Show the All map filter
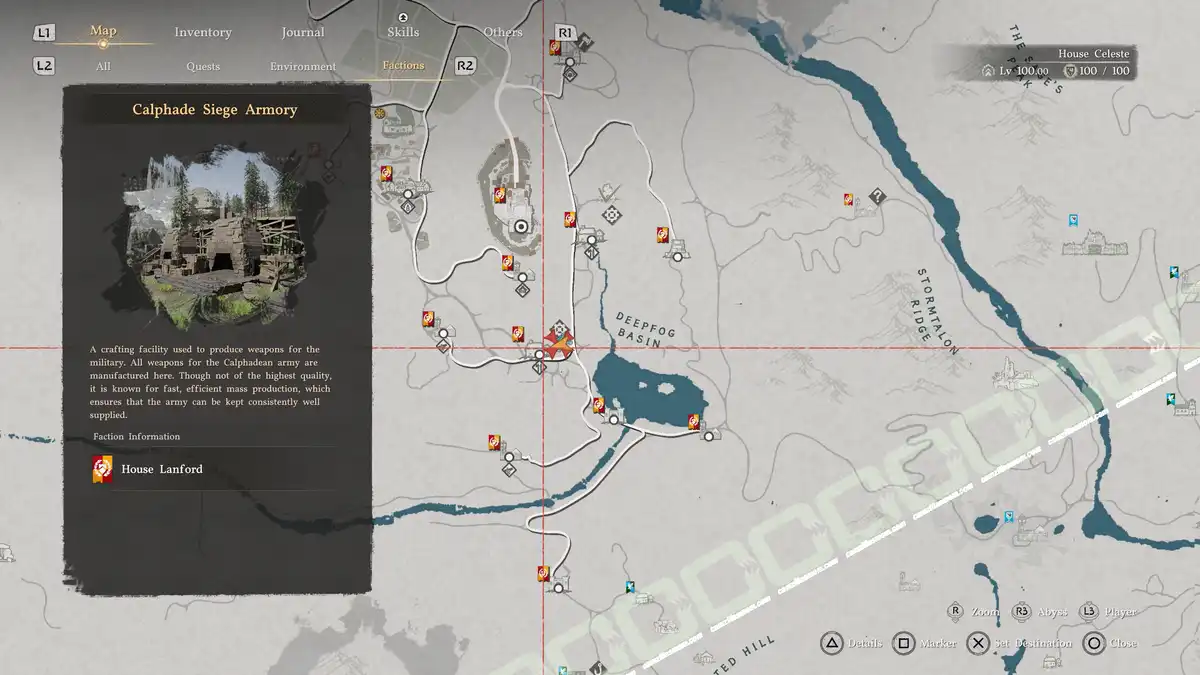The width and height of the screenshot is (1200, 675). (x=103, y=66)
